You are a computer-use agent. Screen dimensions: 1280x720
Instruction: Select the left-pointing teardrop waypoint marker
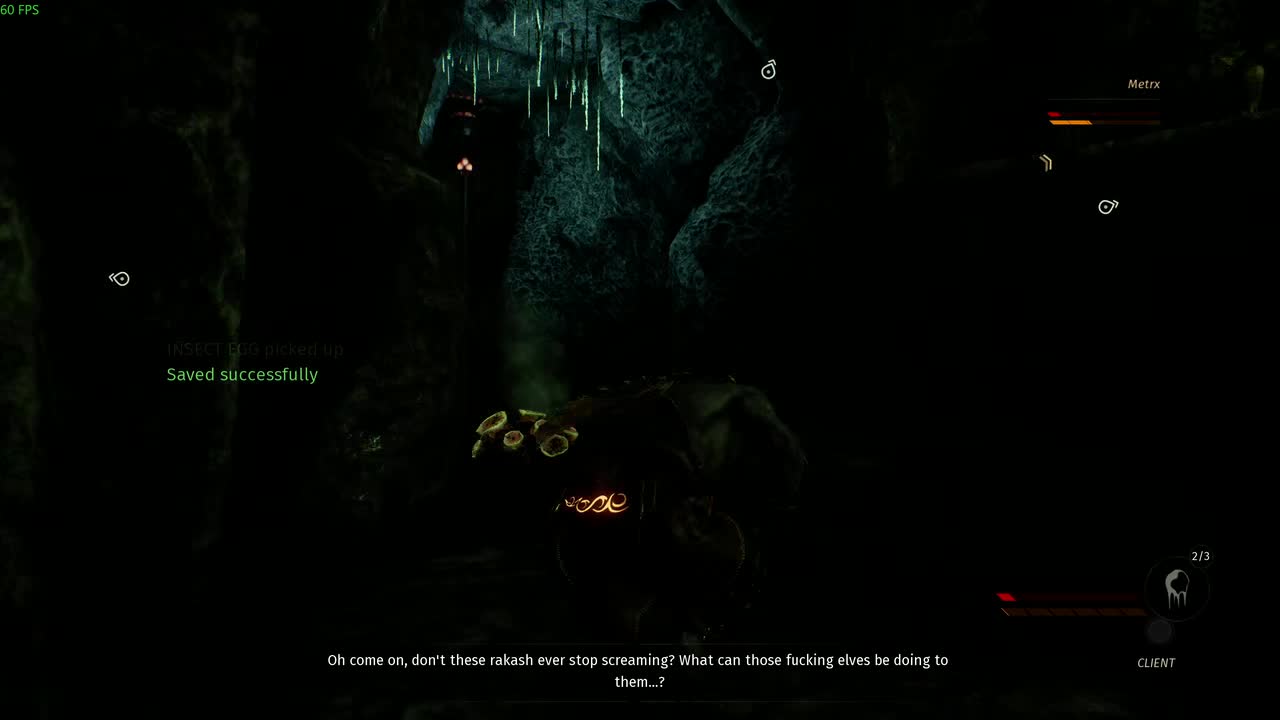(x=120, y=279)
